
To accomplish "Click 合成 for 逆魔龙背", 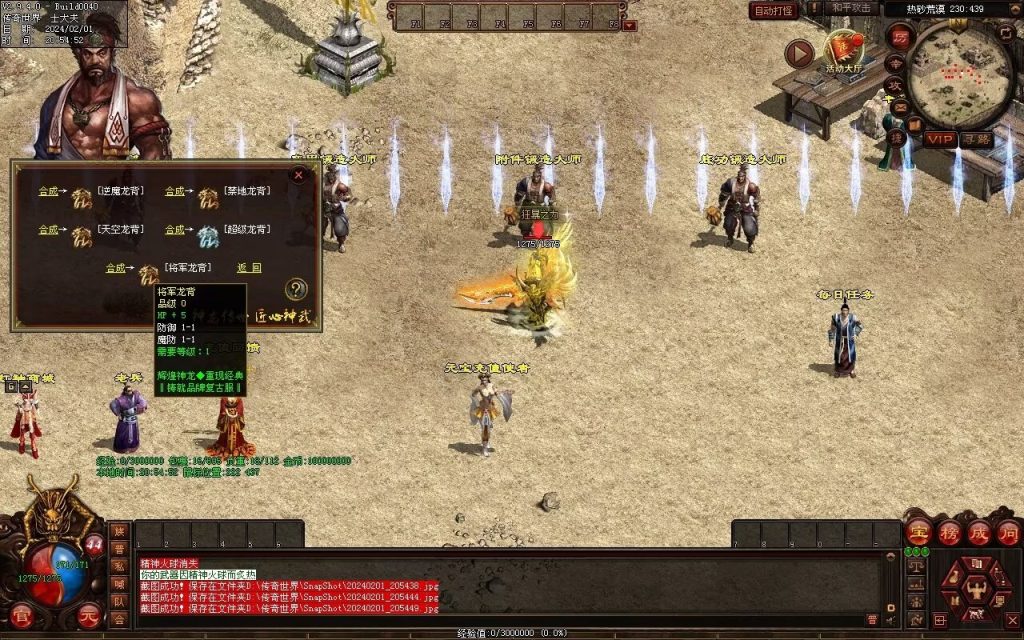I will coord(48,191).
